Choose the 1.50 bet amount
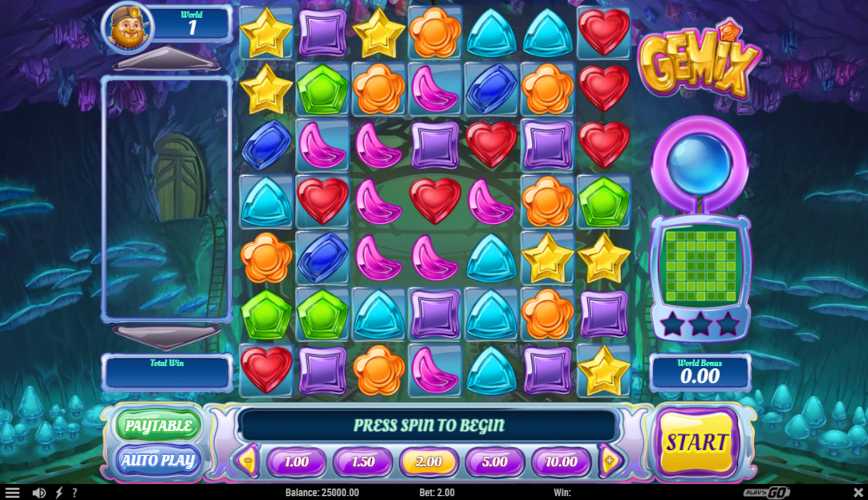 click(361, 461)
